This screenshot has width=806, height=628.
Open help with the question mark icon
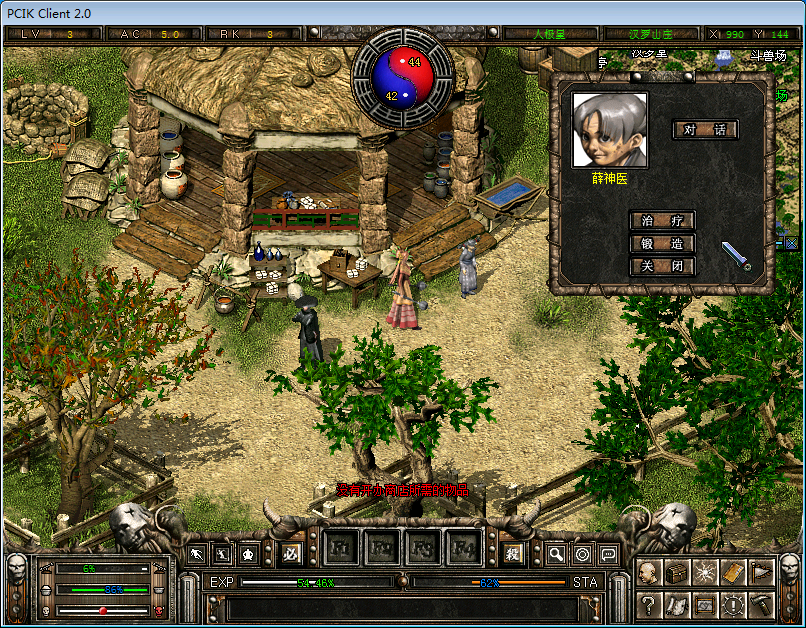(648, 604)
